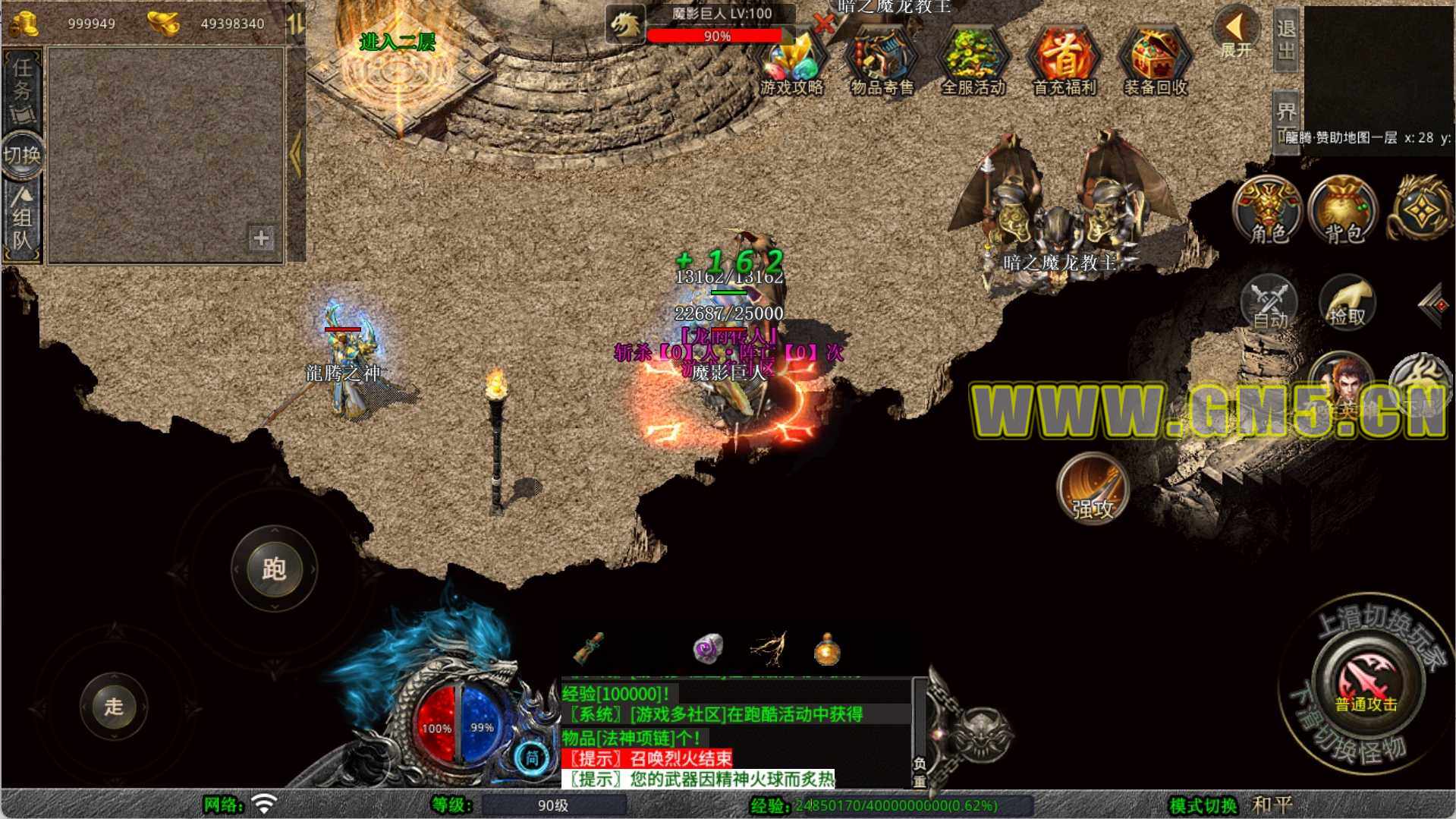Click the plus button in quest panel

point(261,238)
